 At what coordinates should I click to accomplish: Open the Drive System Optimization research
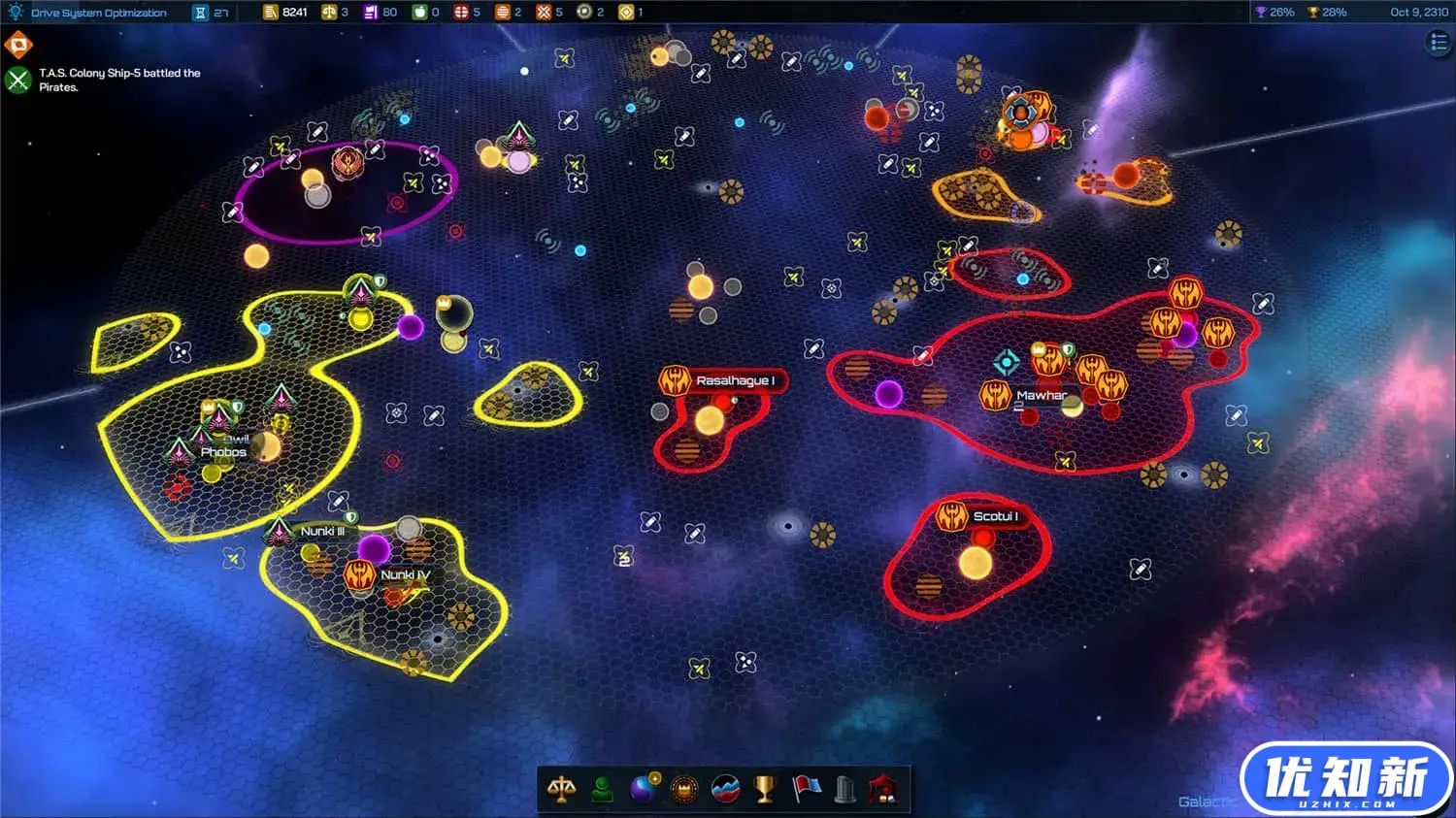coord(97,13)
